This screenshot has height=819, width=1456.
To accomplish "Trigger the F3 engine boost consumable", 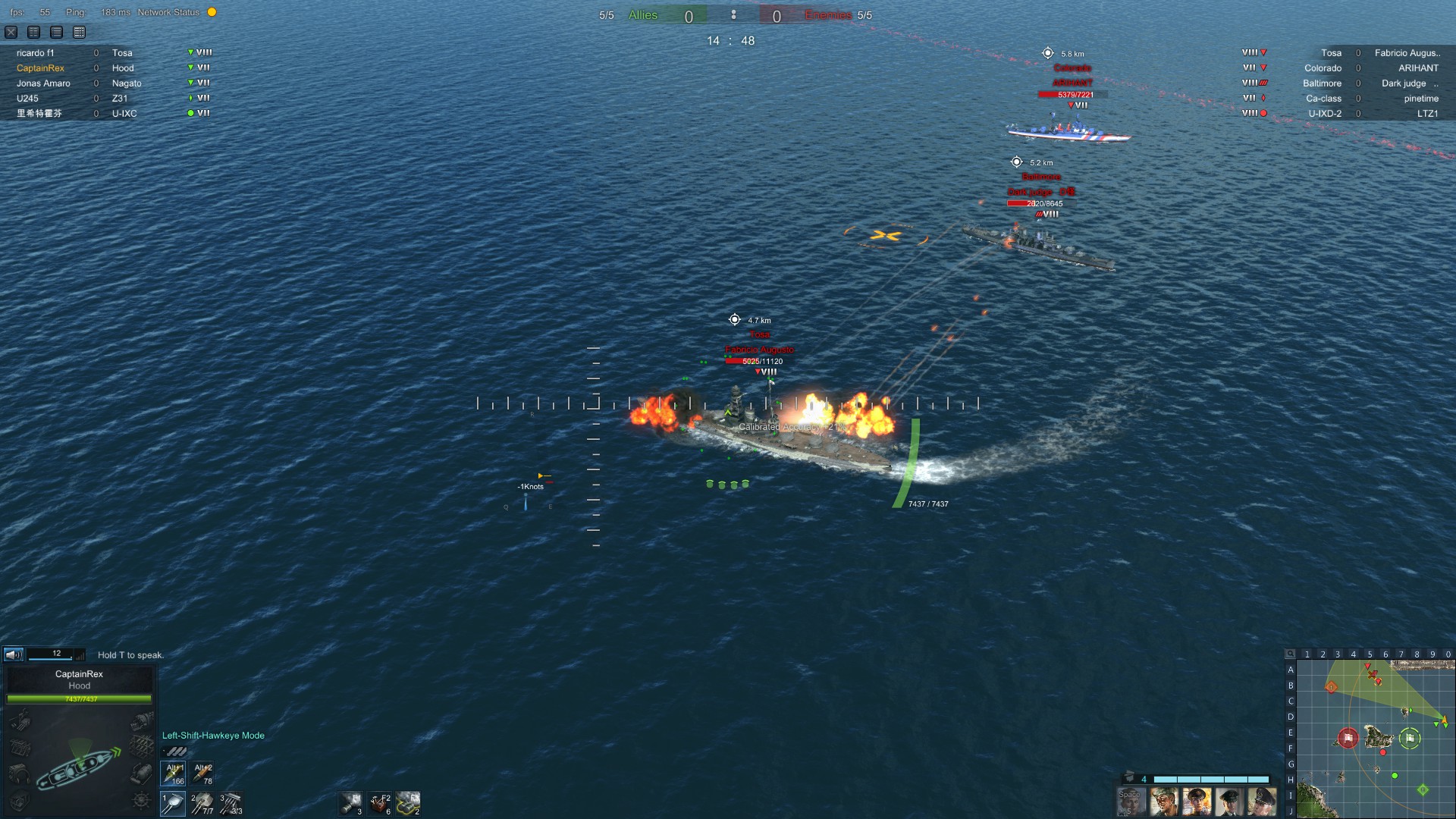I will 408,804.
